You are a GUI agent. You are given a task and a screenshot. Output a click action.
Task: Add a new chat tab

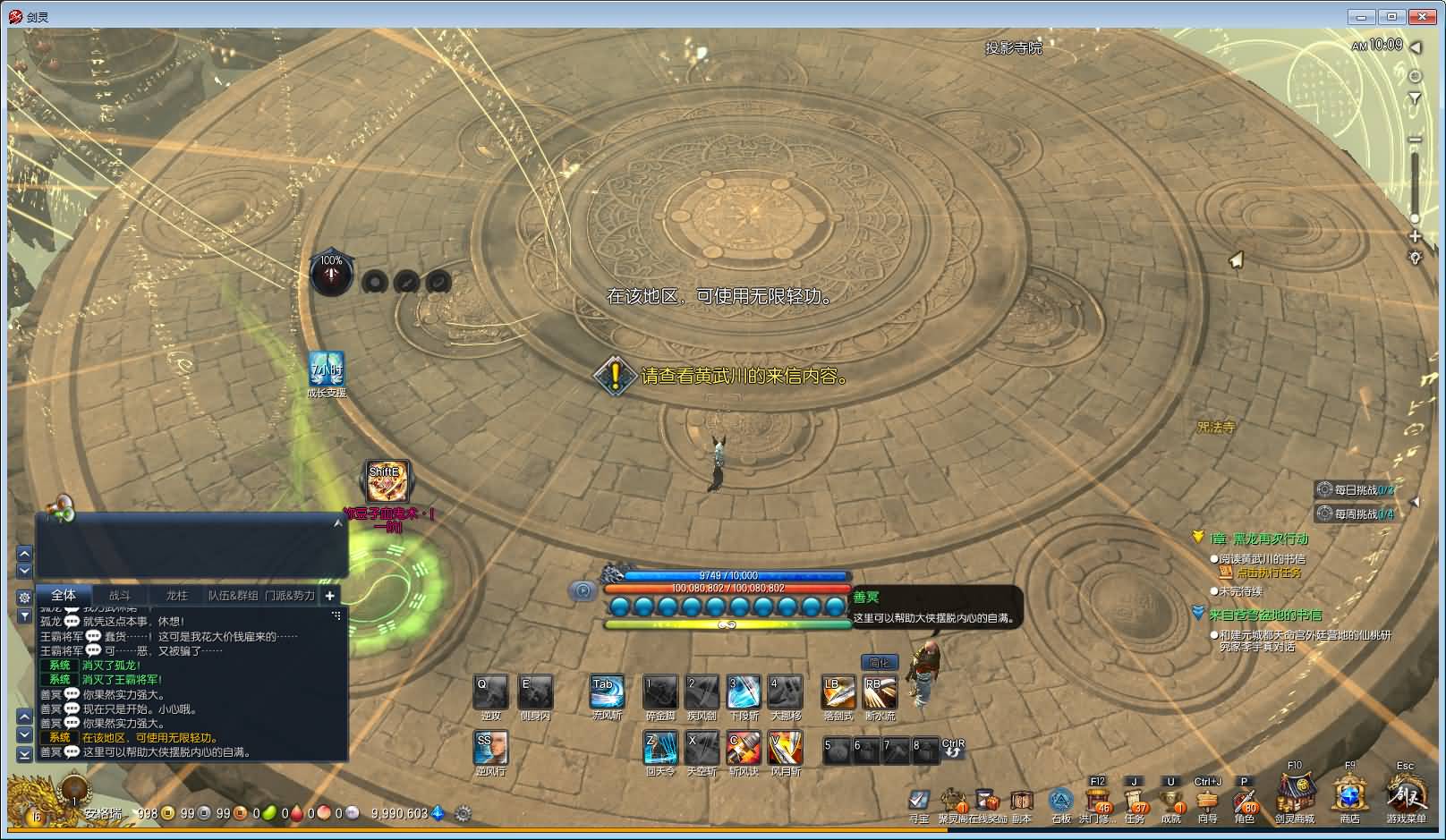pyautogui.click(x=329, y=595)
